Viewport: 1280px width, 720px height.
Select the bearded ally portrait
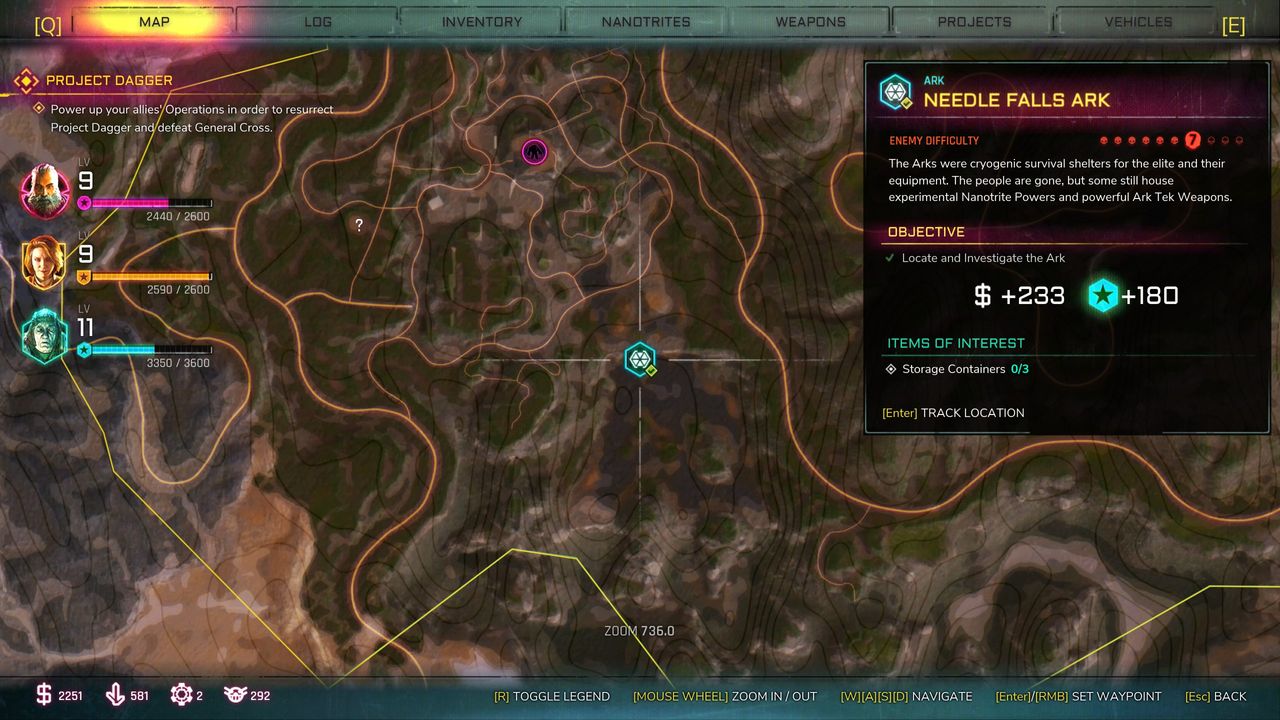tap(46, 190)
